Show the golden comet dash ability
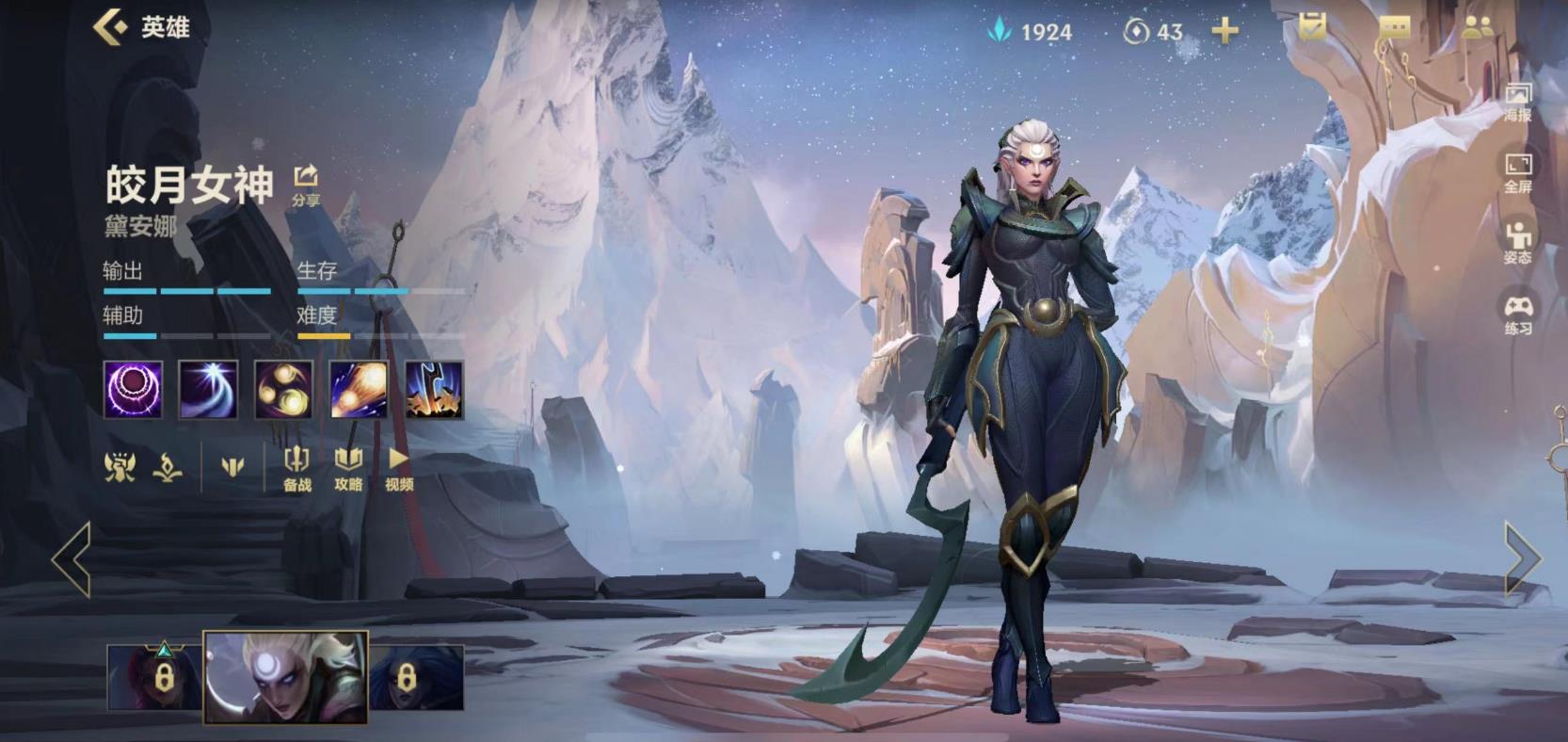The height and width of the screenshot is (742, 1568). pyautogui.click(x=359, y=390)
